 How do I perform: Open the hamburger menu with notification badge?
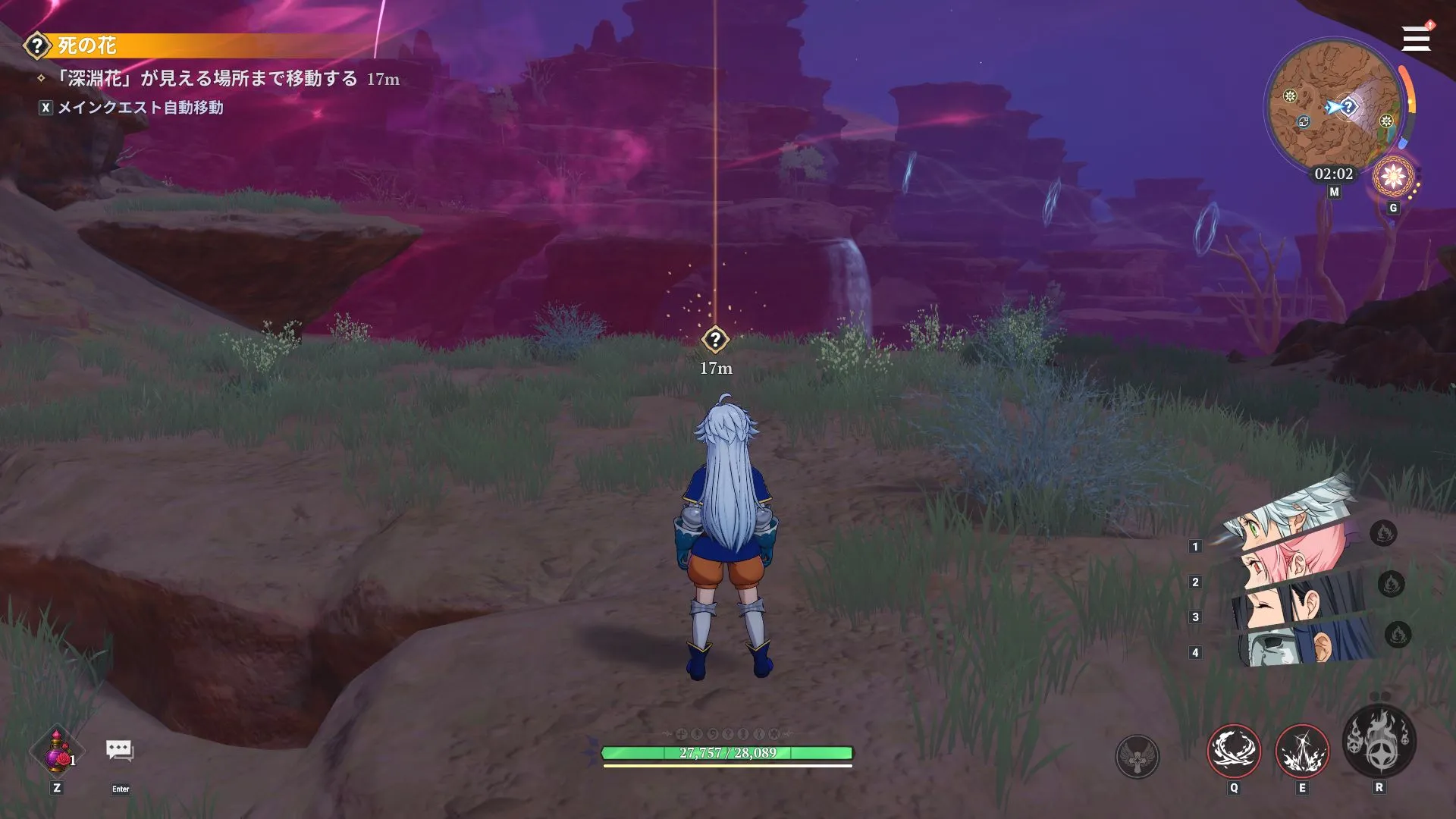1415,37
